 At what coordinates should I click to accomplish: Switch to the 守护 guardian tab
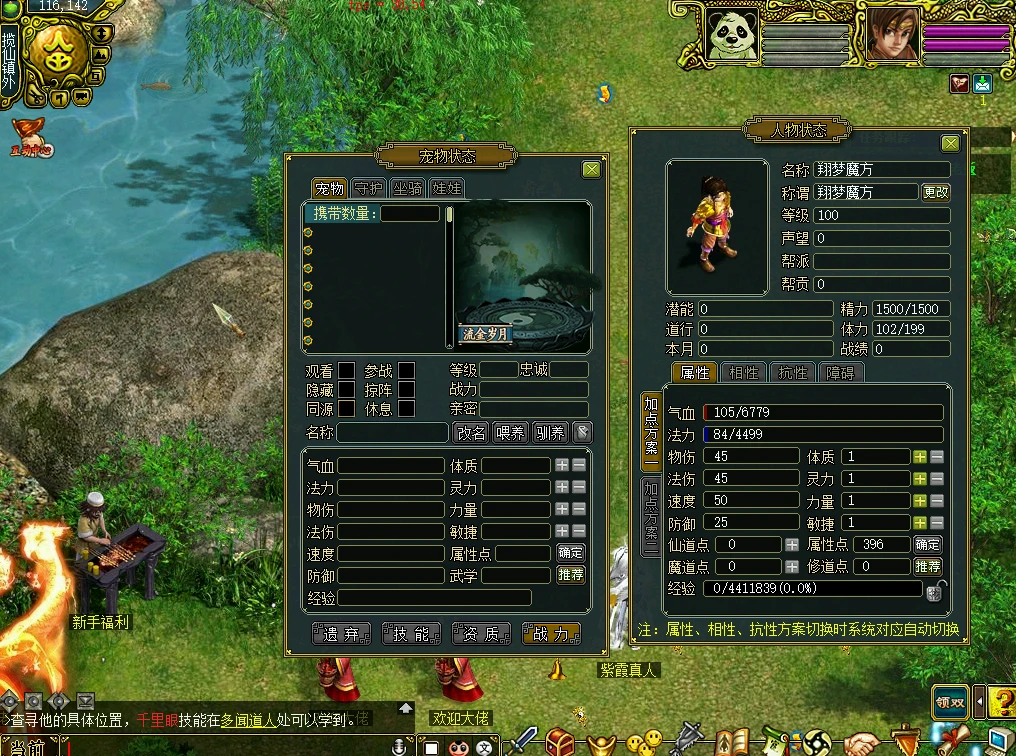point(368,188)
